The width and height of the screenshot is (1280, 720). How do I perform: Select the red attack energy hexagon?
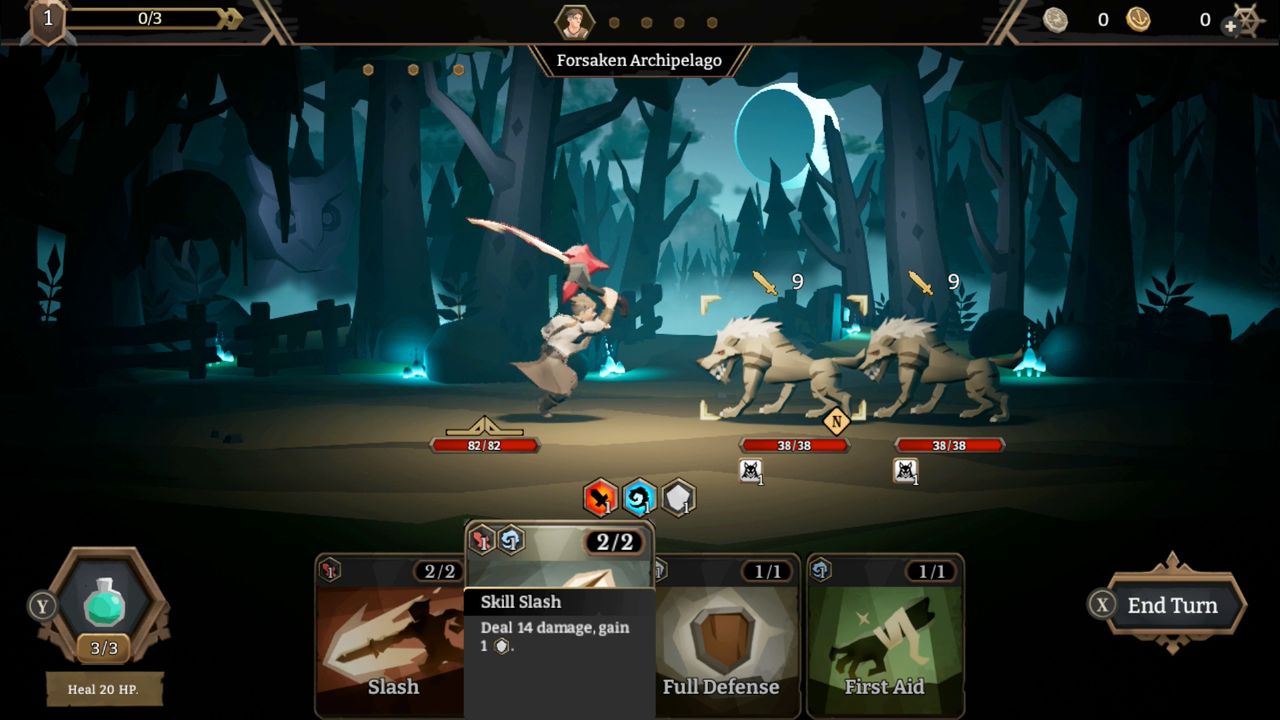[x=598, y=497]
